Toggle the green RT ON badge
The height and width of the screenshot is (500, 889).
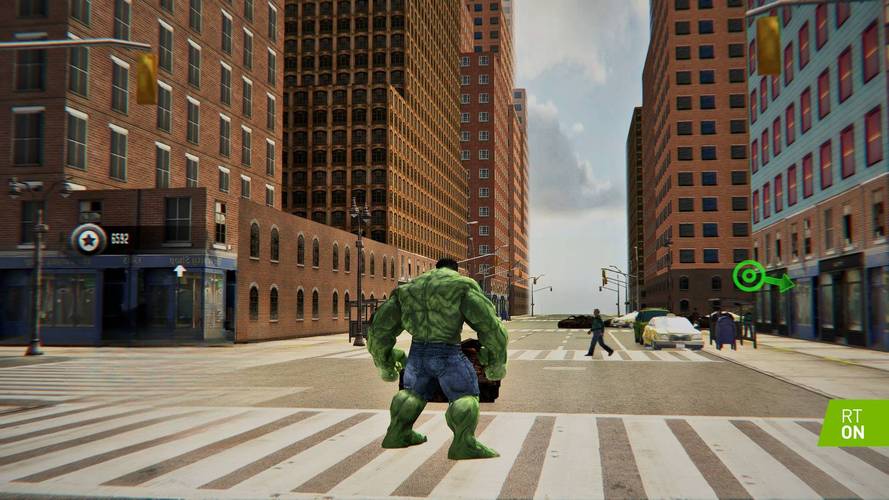point(853,423)
